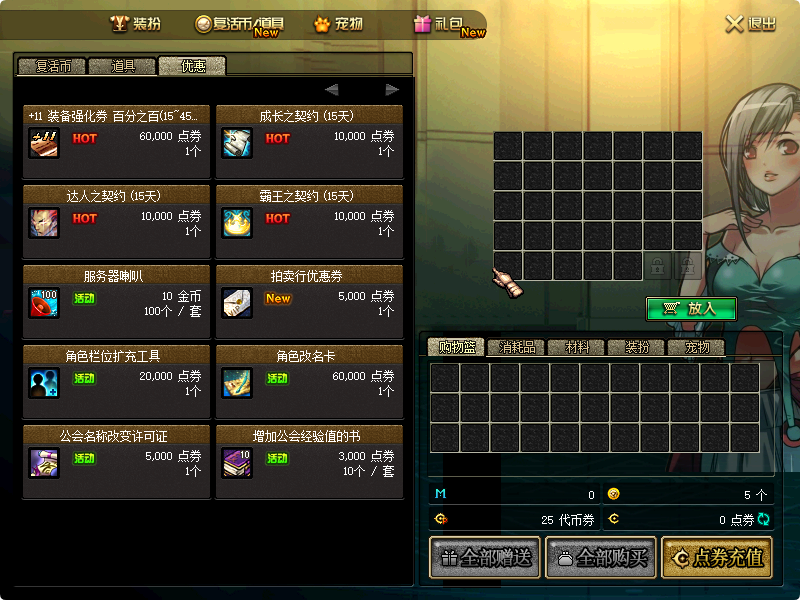Screen dimensions: 800x600
Task: Pick the 服务器喇叭 item
Action: click(116, 294)
